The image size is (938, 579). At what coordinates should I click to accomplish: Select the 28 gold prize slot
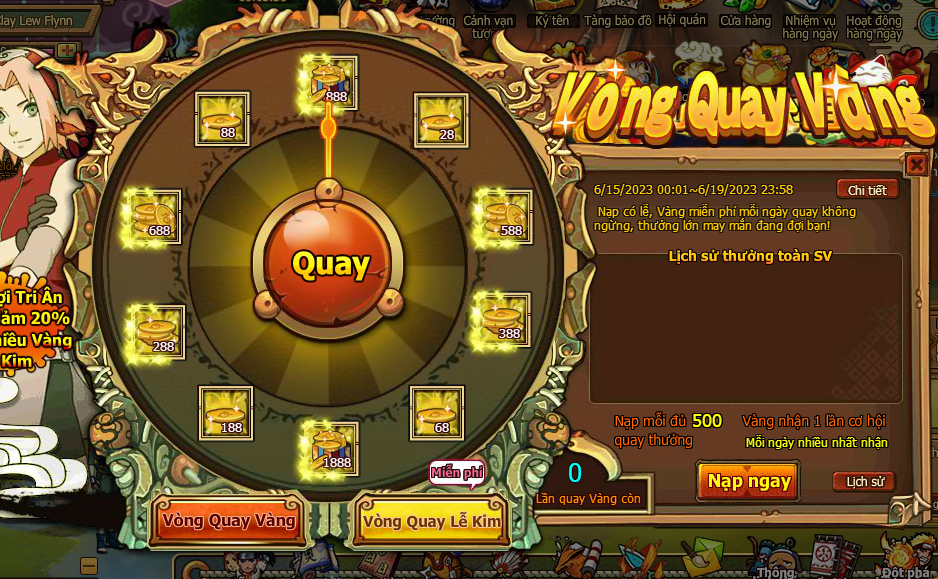[439, 119]
